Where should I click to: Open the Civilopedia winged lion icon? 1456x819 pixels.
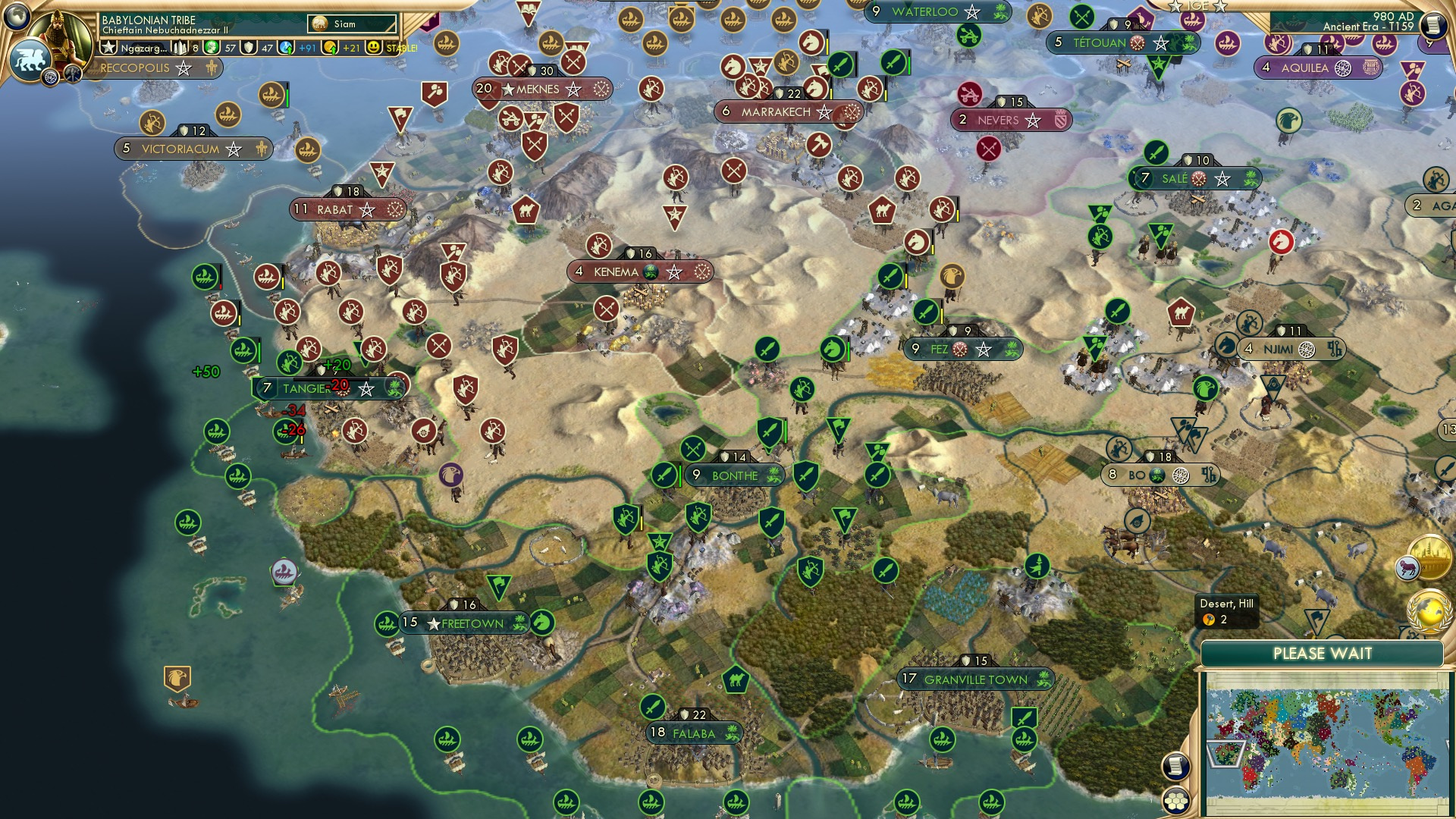tap(31, 59)
